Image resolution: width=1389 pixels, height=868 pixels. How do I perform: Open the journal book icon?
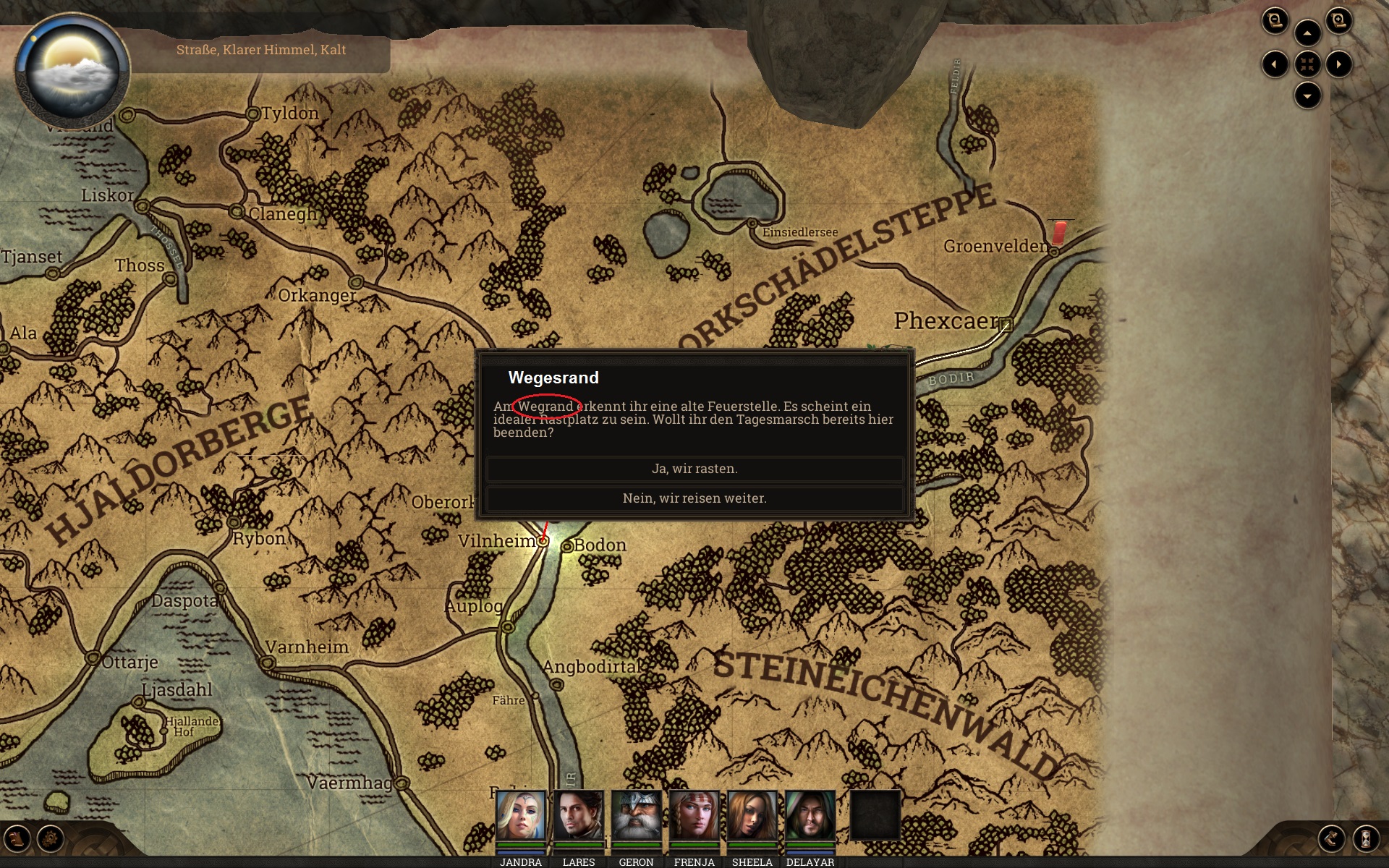coord(18,839)
